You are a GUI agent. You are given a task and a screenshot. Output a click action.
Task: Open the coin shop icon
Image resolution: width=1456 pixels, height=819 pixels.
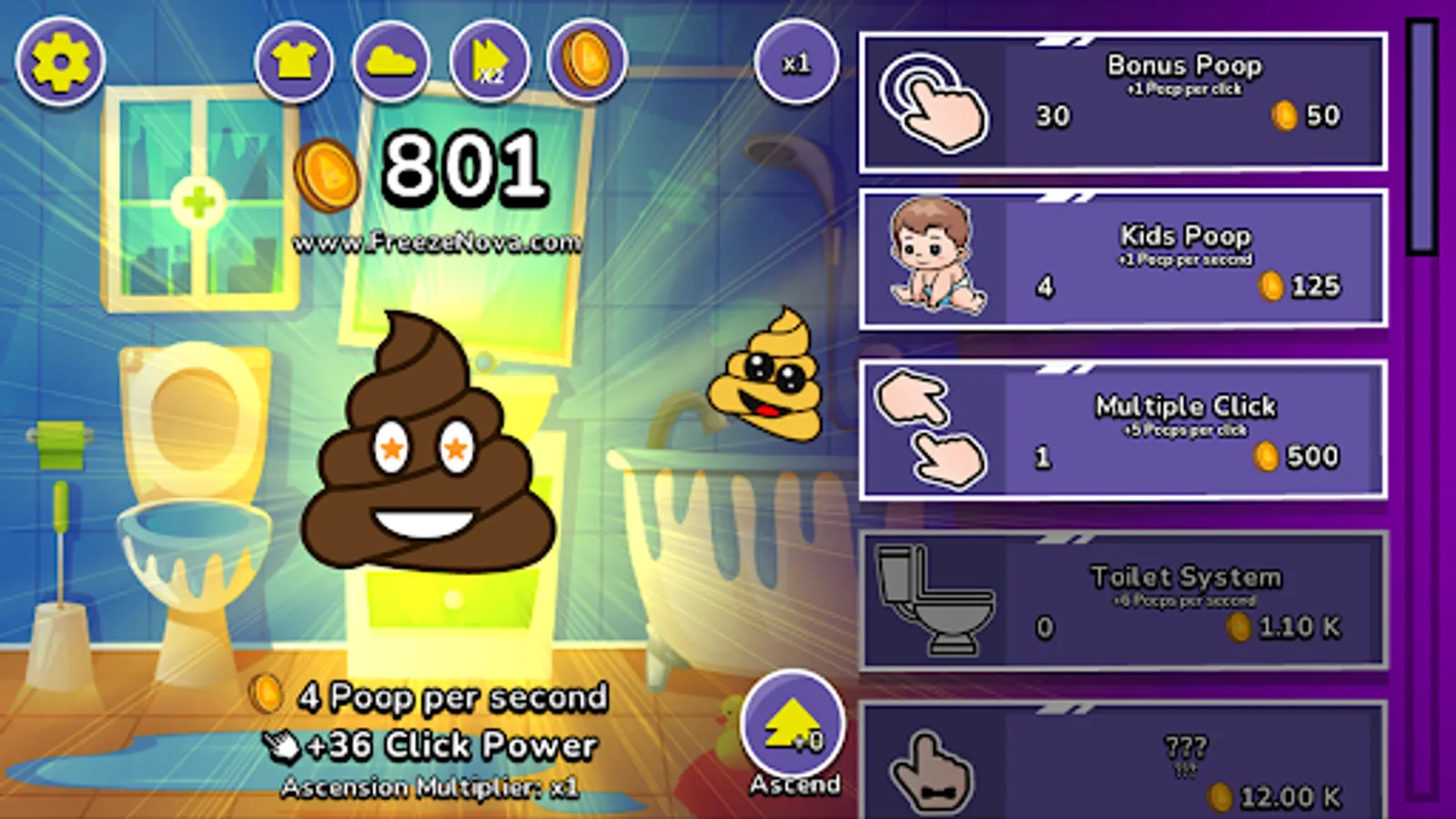(587, 62)
